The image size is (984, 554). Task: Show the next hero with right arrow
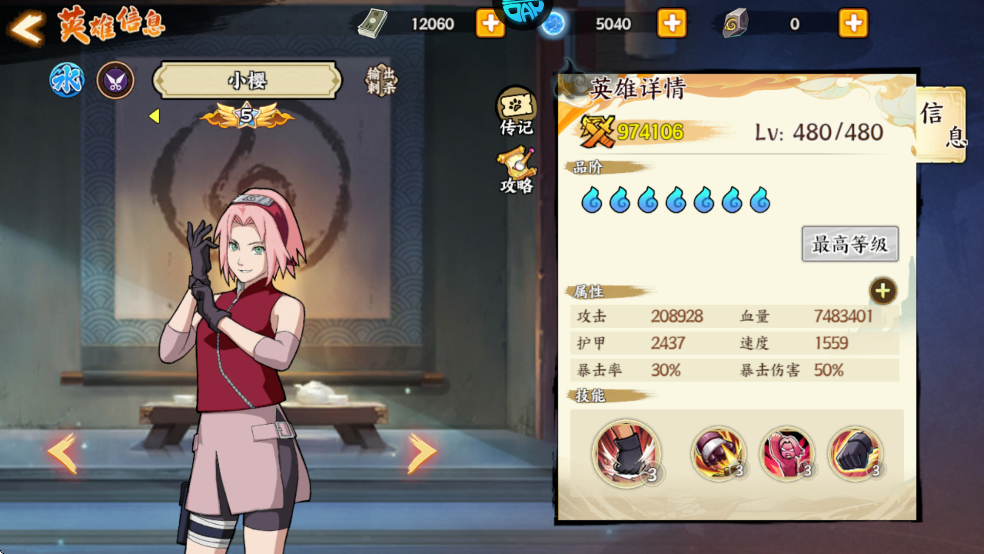421,453
